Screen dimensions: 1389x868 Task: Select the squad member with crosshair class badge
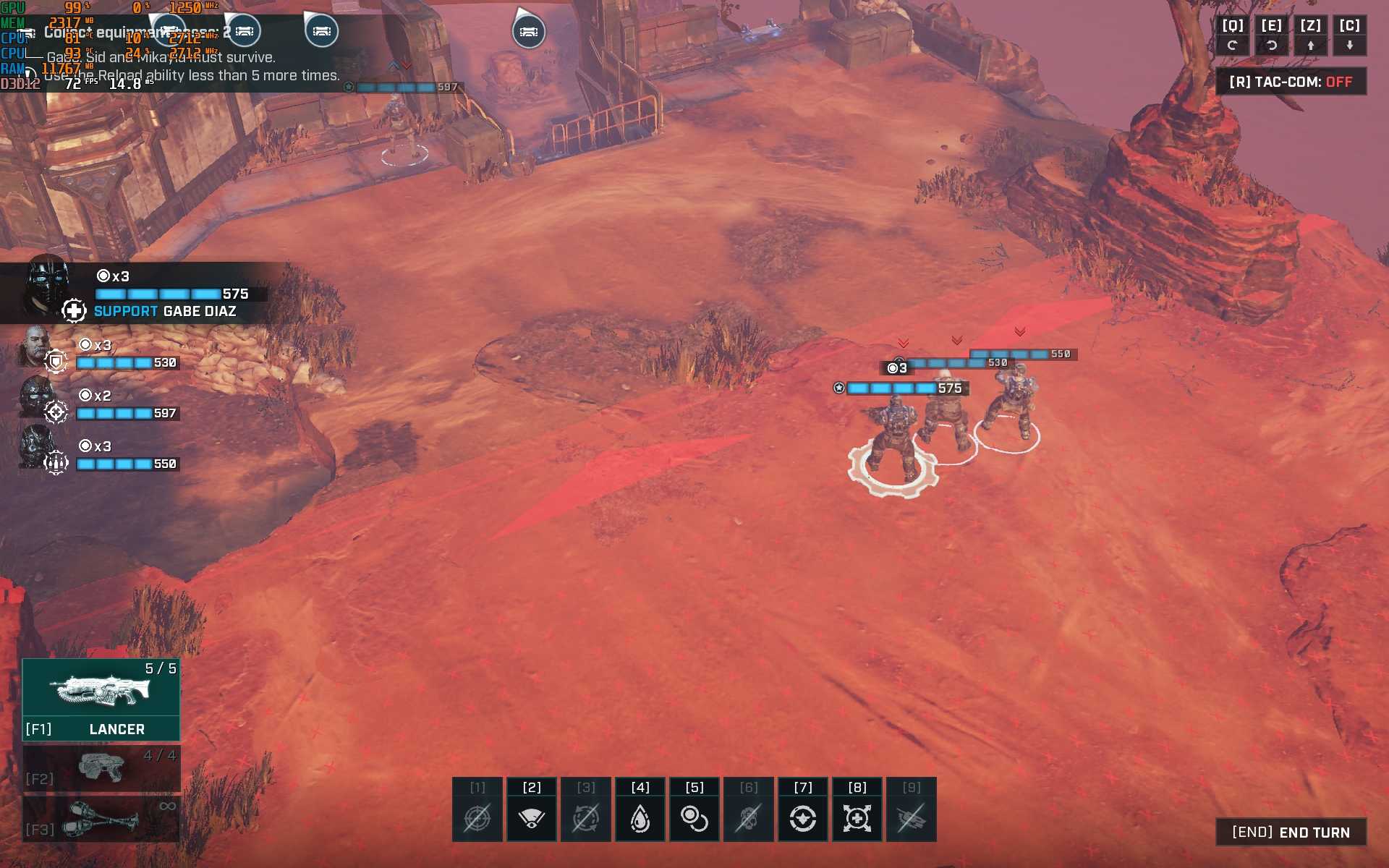click(x=36, y=398)
